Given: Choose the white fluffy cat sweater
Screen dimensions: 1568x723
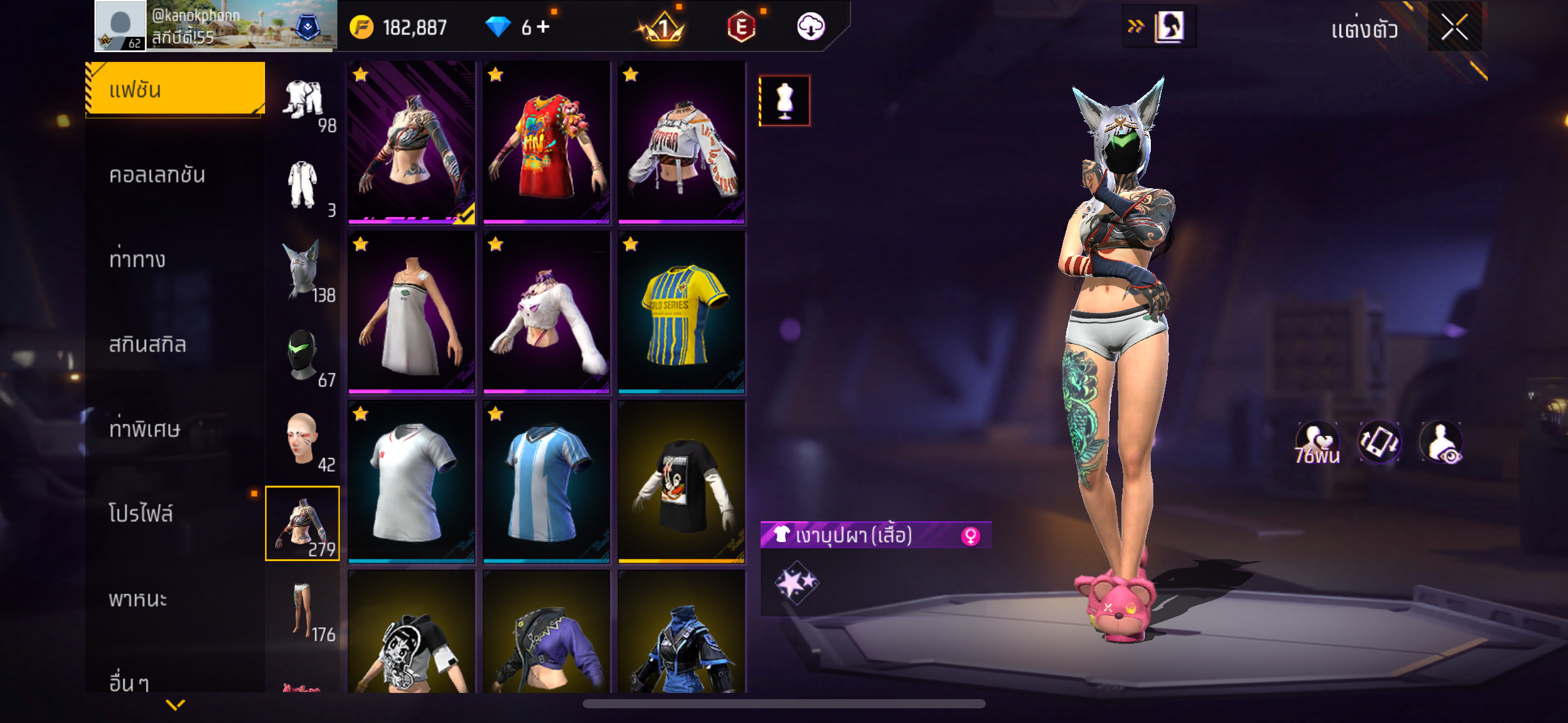Looking at the screenshot, I should [x=546, y=312].
